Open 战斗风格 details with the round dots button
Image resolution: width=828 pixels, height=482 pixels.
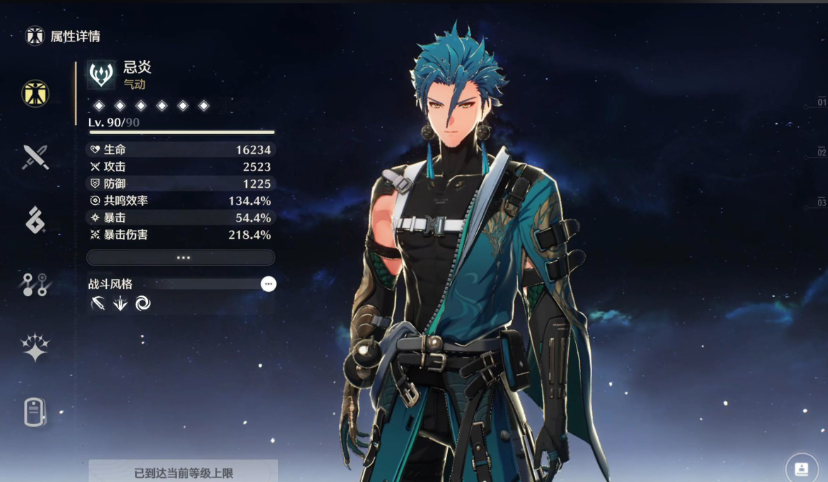point(268,284)
